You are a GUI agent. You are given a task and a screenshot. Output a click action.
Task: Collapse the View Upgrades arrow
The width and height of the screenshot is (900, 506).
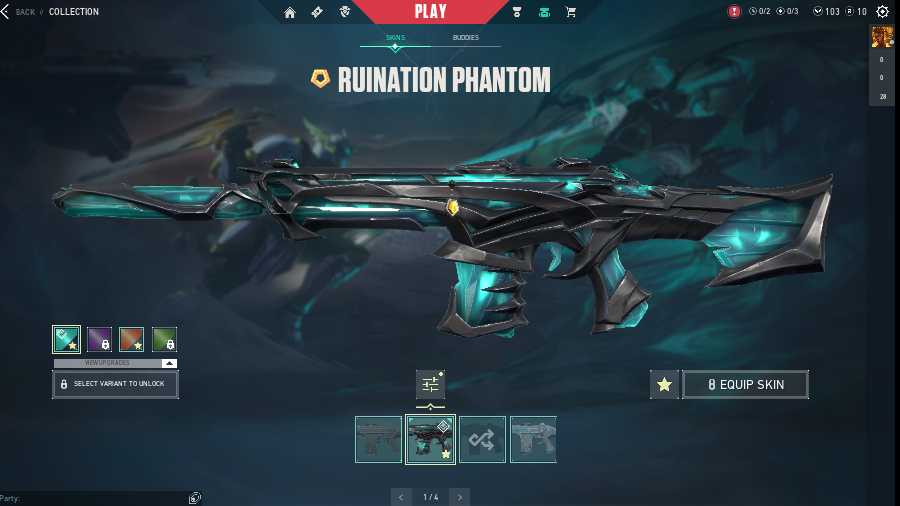click(169, 363)
